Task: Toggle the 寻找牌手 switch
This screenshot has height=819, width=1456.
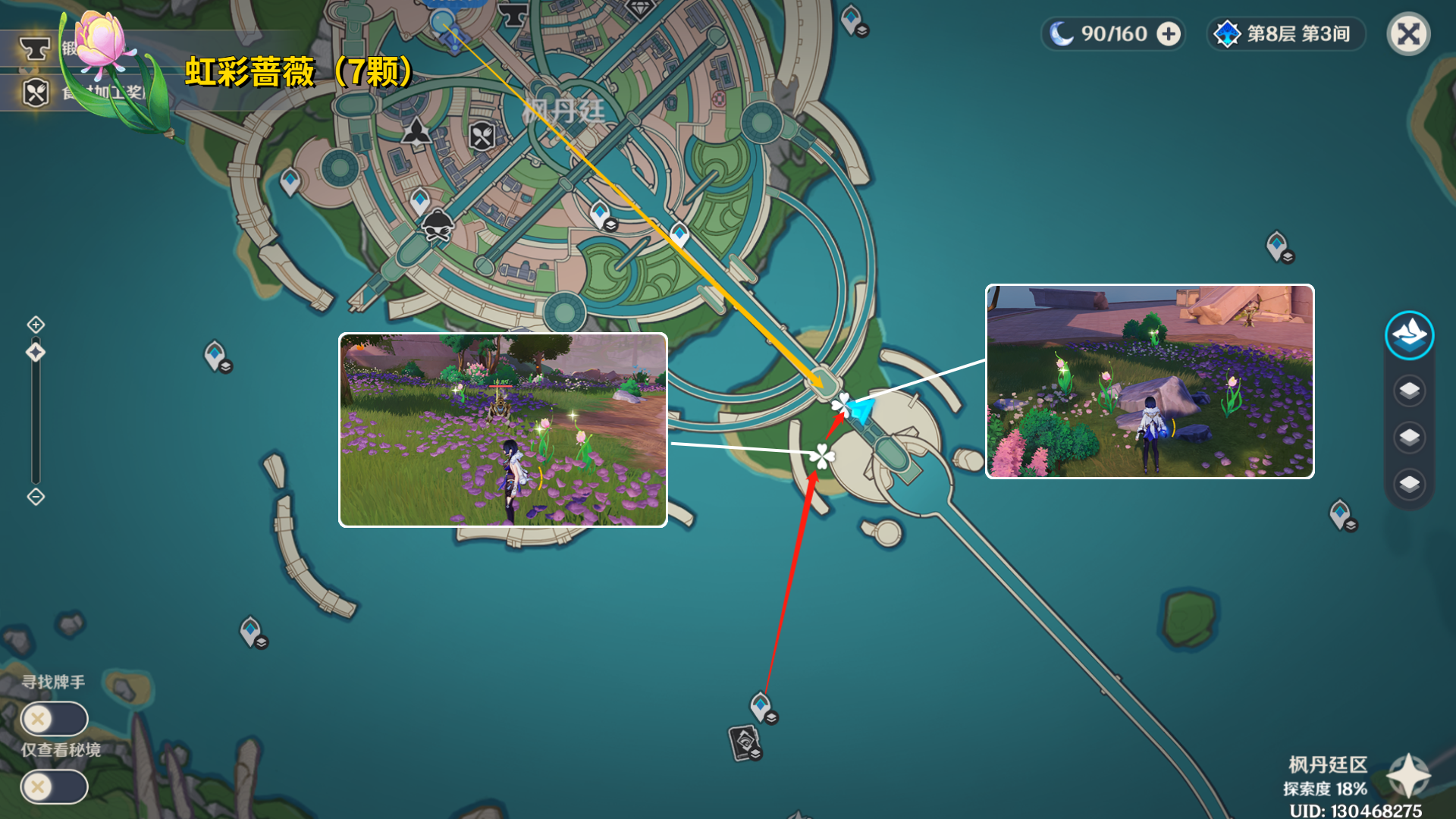Action: point(54,719)
